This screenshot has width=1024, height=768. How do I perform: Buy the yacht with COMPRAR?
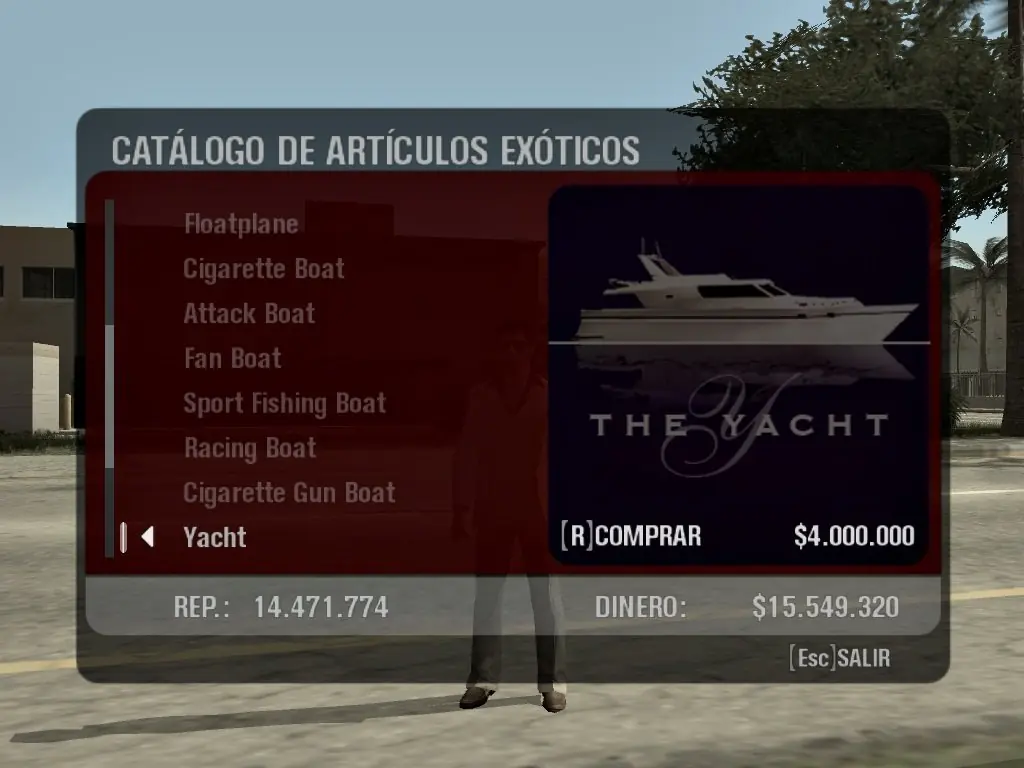pos(633,536)
